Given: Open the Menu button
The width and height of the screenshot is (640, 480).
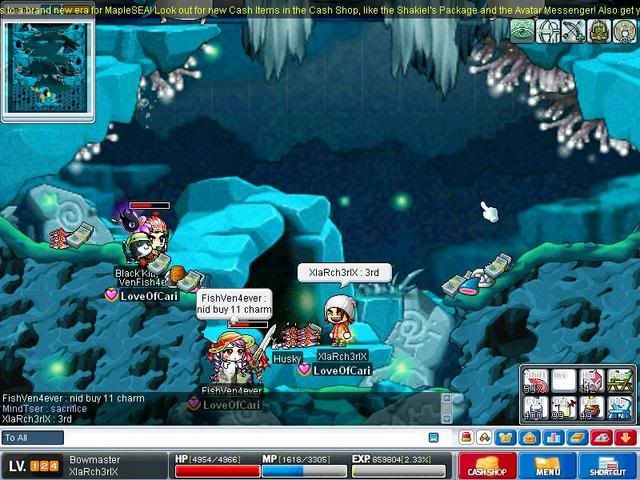Looking at the screenshot, I should [x=547, y=467].
